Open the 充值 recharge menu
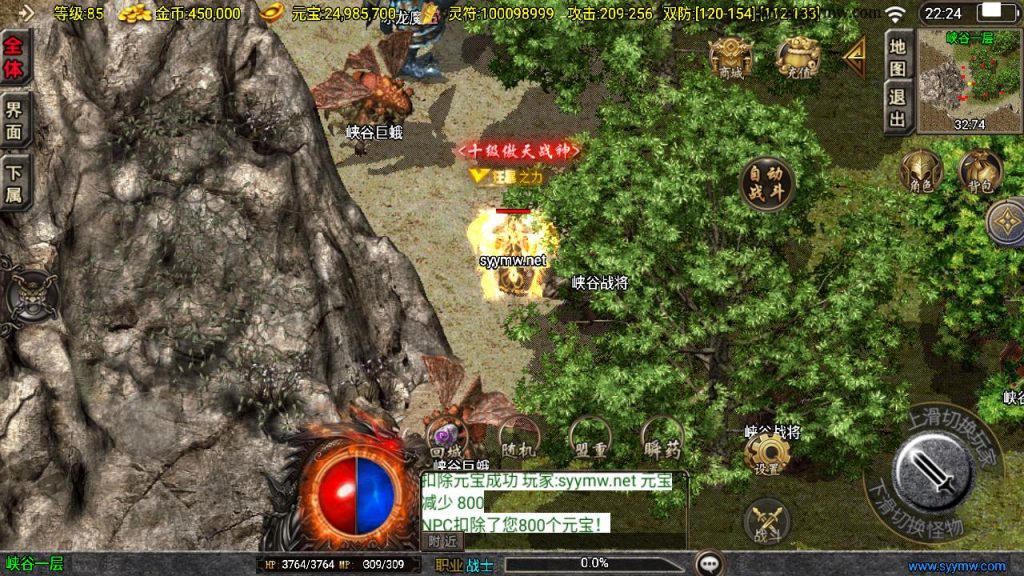 click(798, 58)
